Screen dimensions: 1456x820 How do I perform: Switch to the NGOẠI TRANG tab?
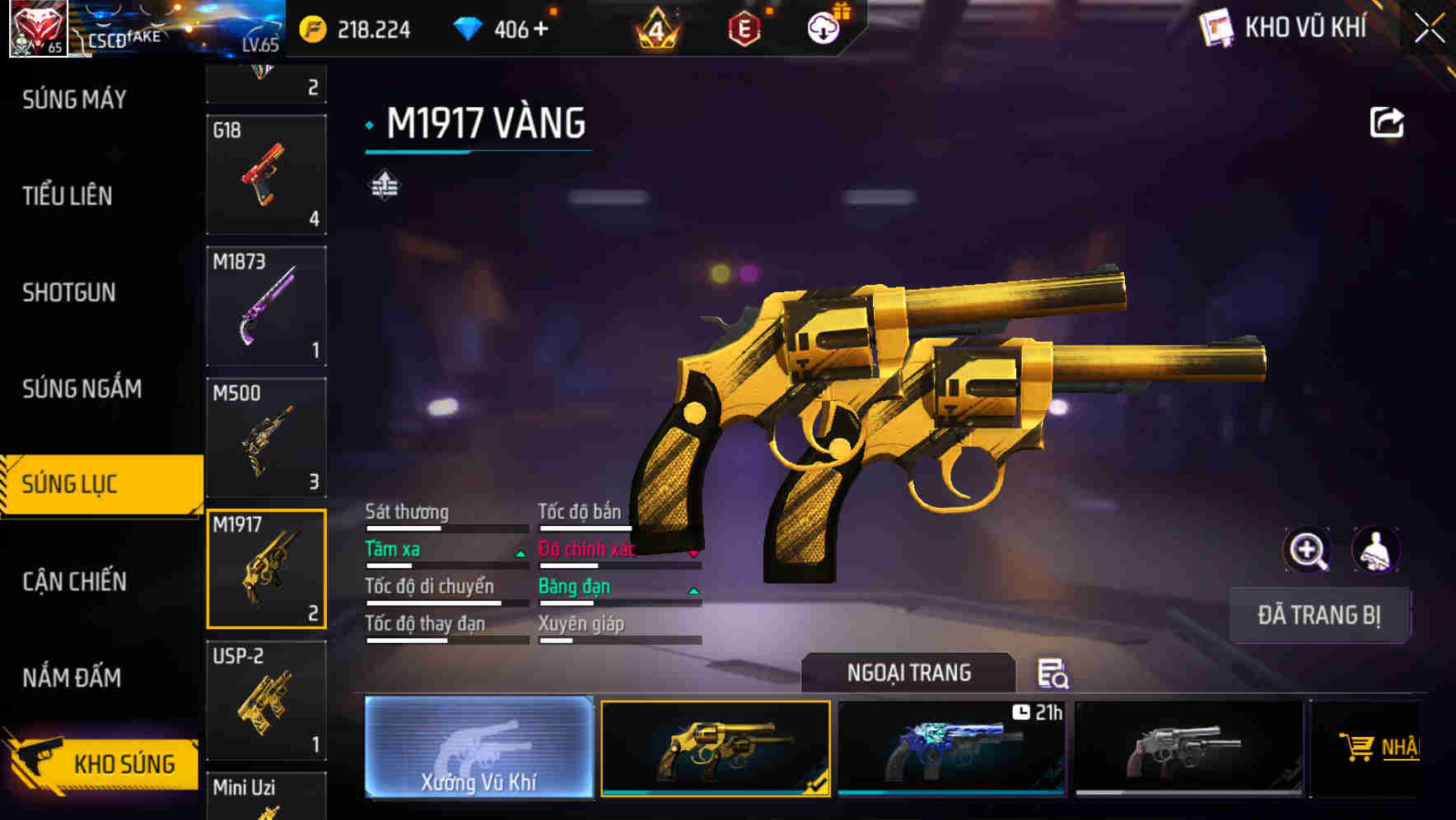[909, 673]
